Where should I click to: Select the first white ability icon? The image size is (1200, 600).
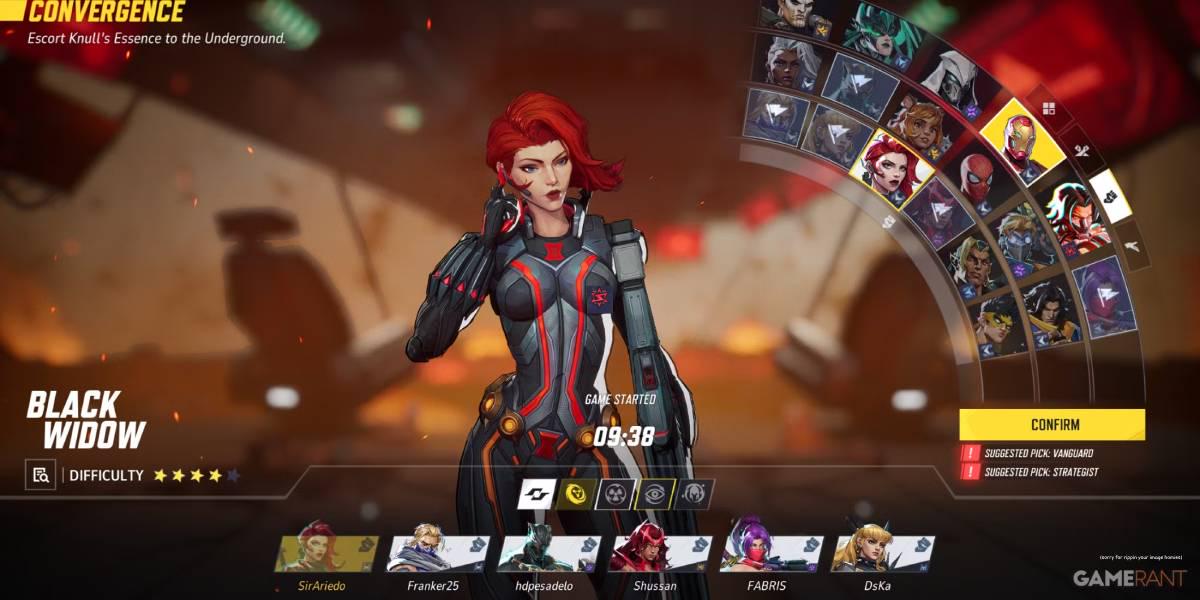pyautogui.click(x=537, y=493)
